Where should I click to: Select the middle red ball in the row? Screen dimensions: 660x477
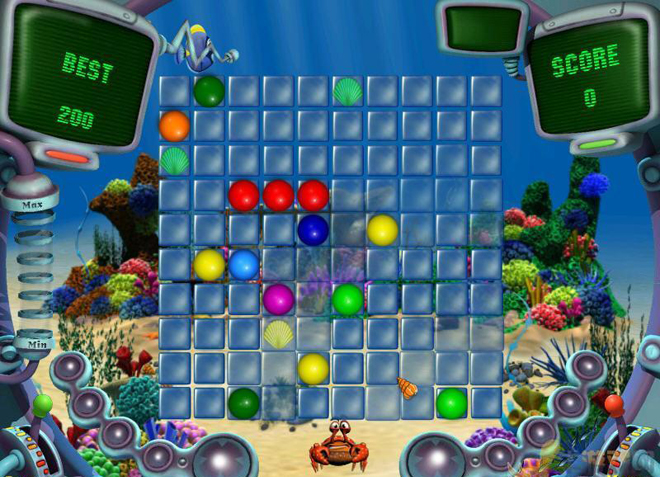pos(278,195)
